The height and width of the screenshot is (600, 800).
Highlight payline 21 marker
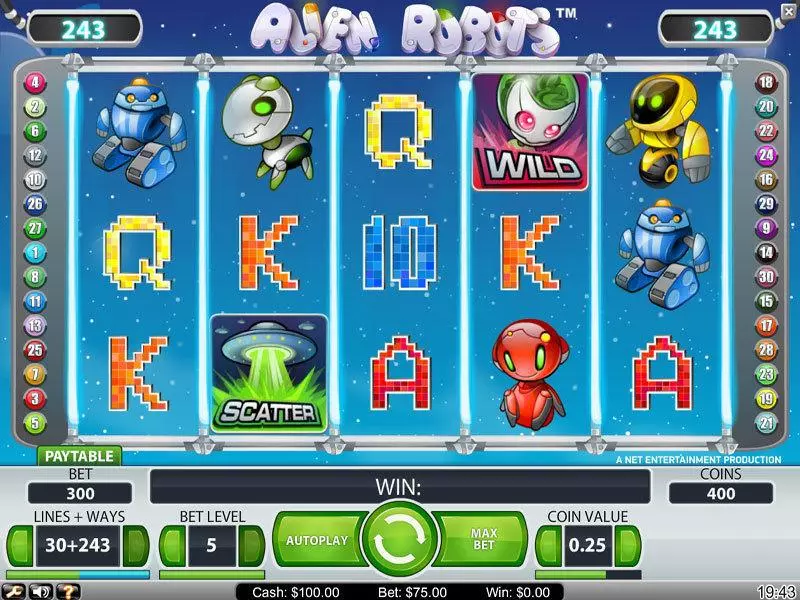(766, 423)
